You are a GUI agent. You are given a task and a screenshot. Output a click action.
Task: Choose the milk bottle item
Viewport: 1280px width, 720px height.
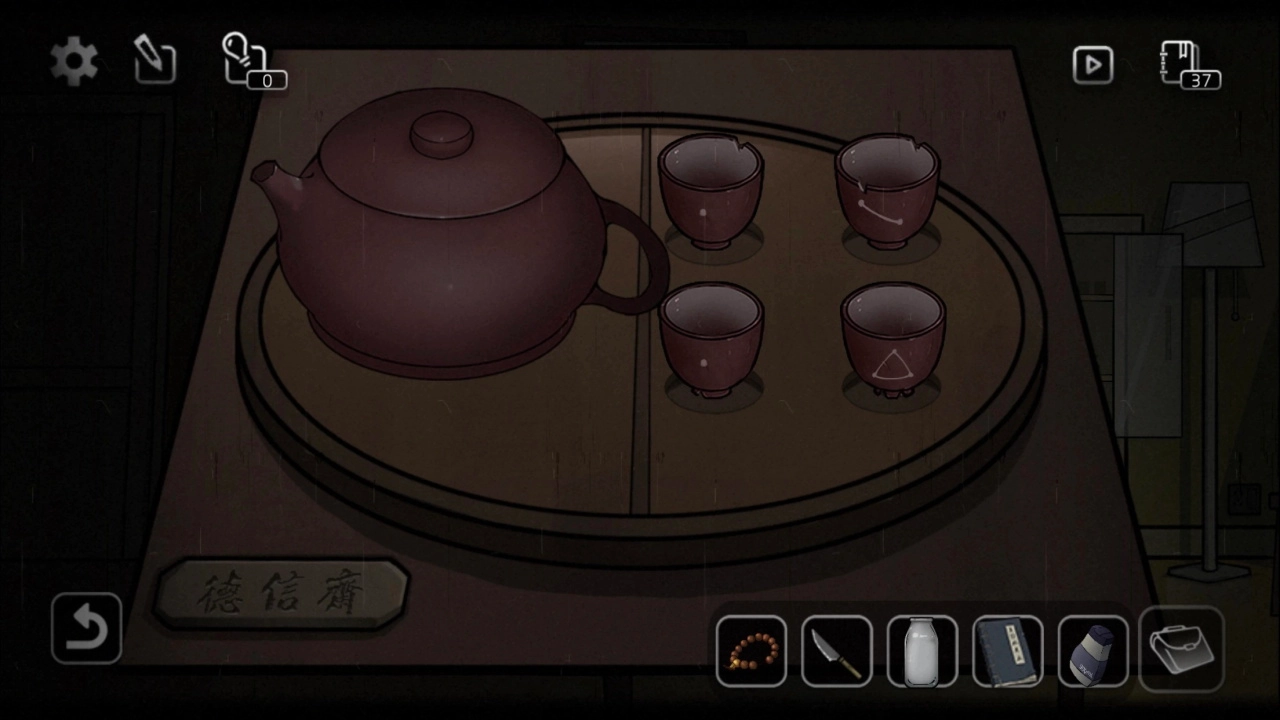coord(922,652)
